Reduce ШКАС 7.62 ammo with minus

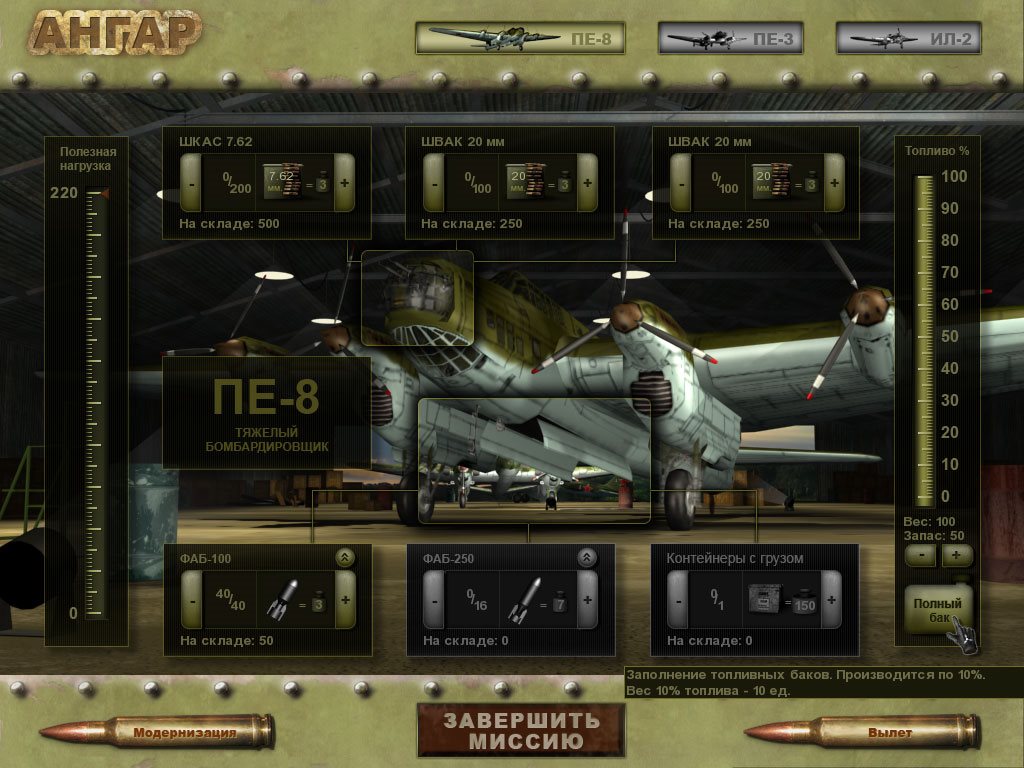190,183
